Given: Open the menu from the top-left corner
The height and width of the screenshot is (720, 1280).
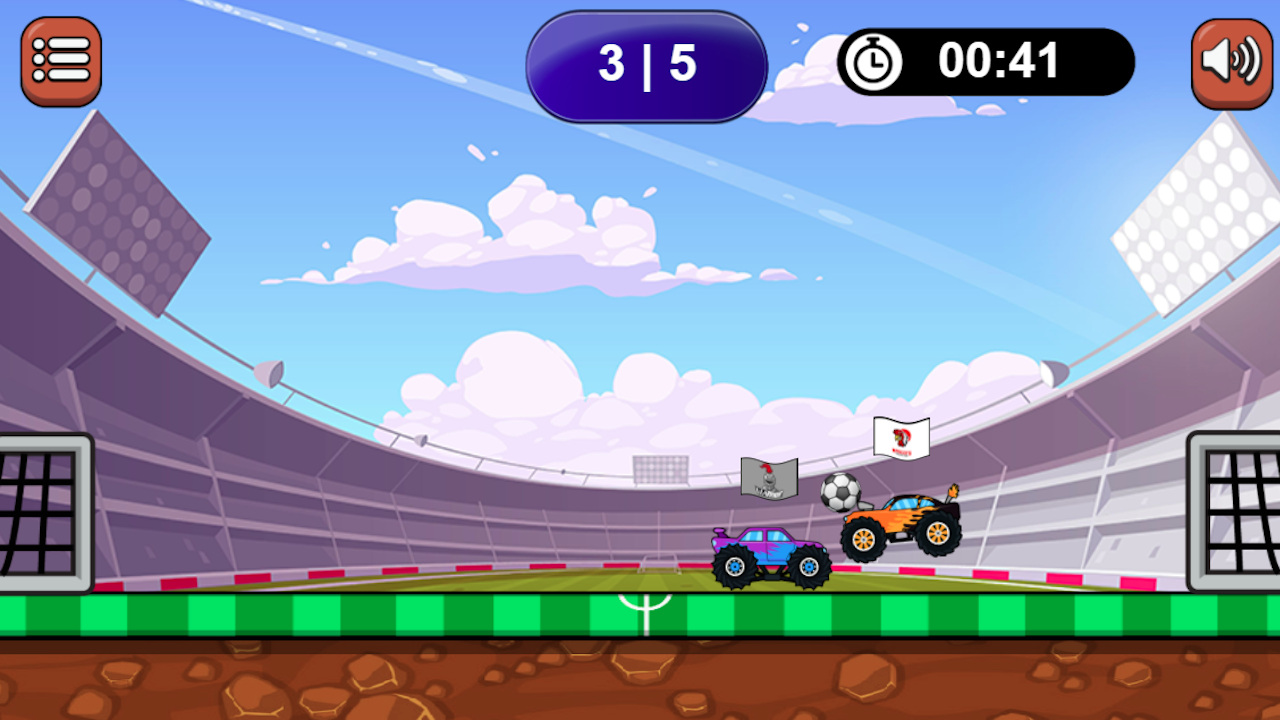Looking at the screenshot, I should [x=60, y=60].
